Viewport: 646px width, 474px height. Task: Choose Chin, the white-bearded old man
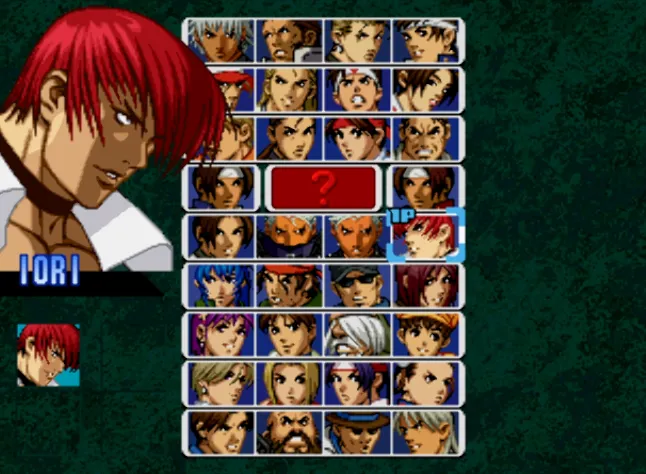click(358, 334)
